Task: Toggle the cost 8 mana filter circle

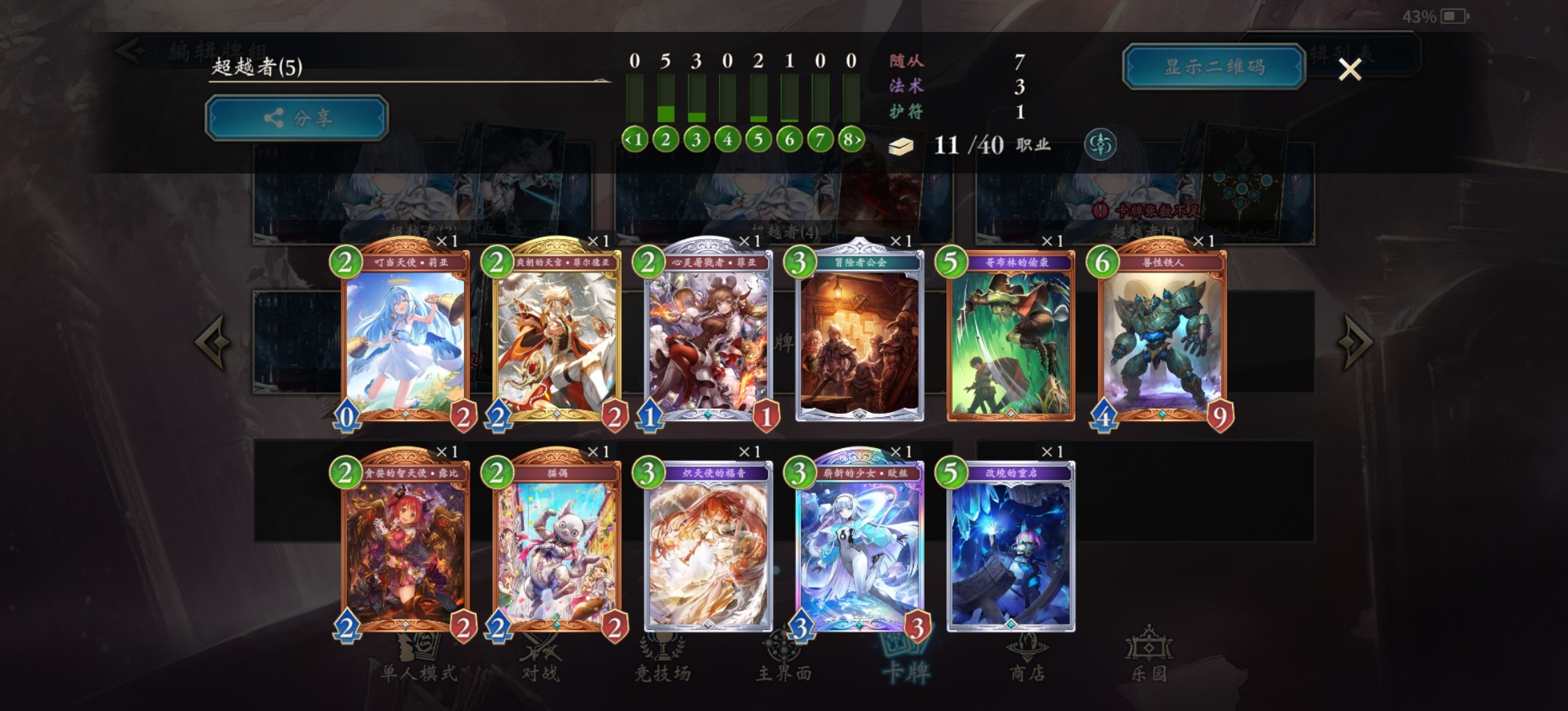Action: pos(849,140)
